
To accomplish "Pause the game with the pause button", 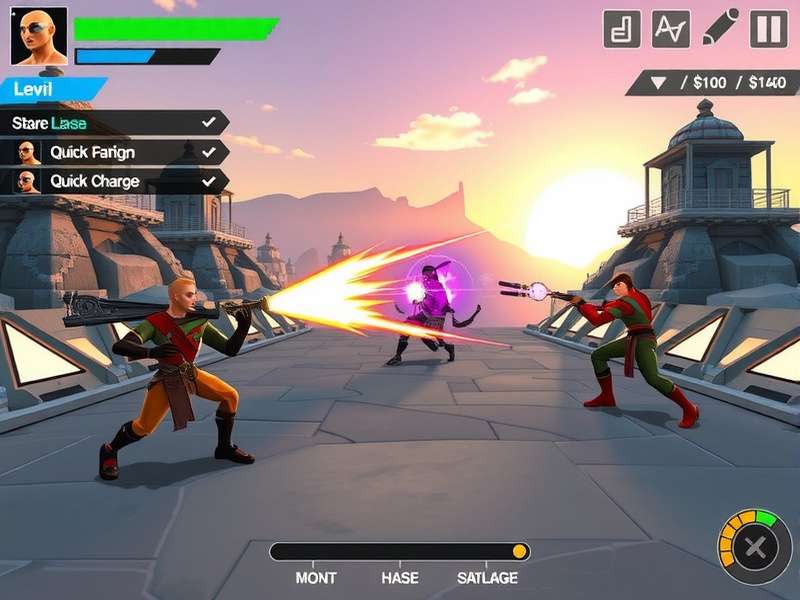I will click(x=769, y=29).
